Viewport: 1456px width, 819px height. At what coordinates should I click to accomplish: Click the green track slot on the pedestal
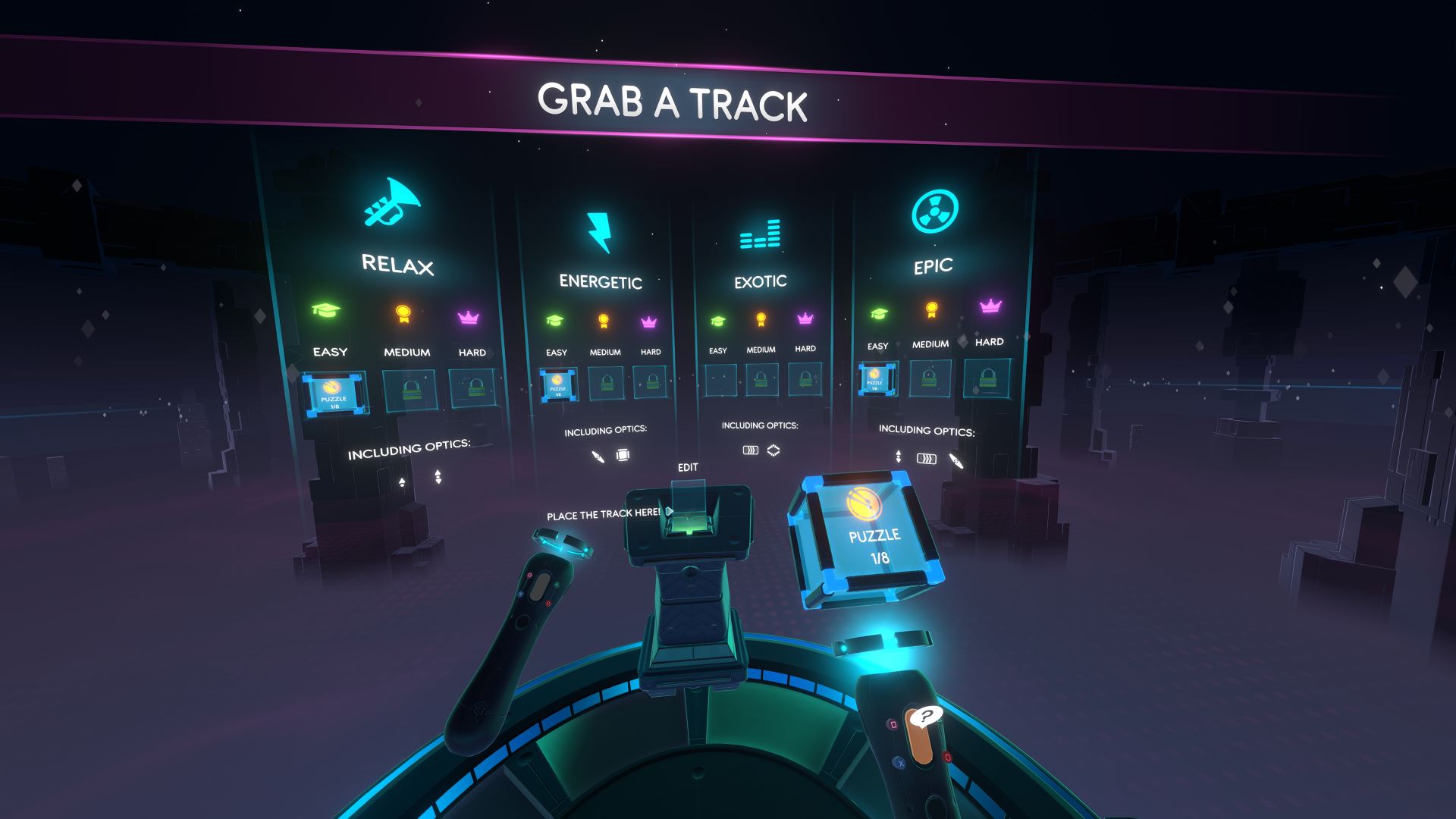pos(688,522)
